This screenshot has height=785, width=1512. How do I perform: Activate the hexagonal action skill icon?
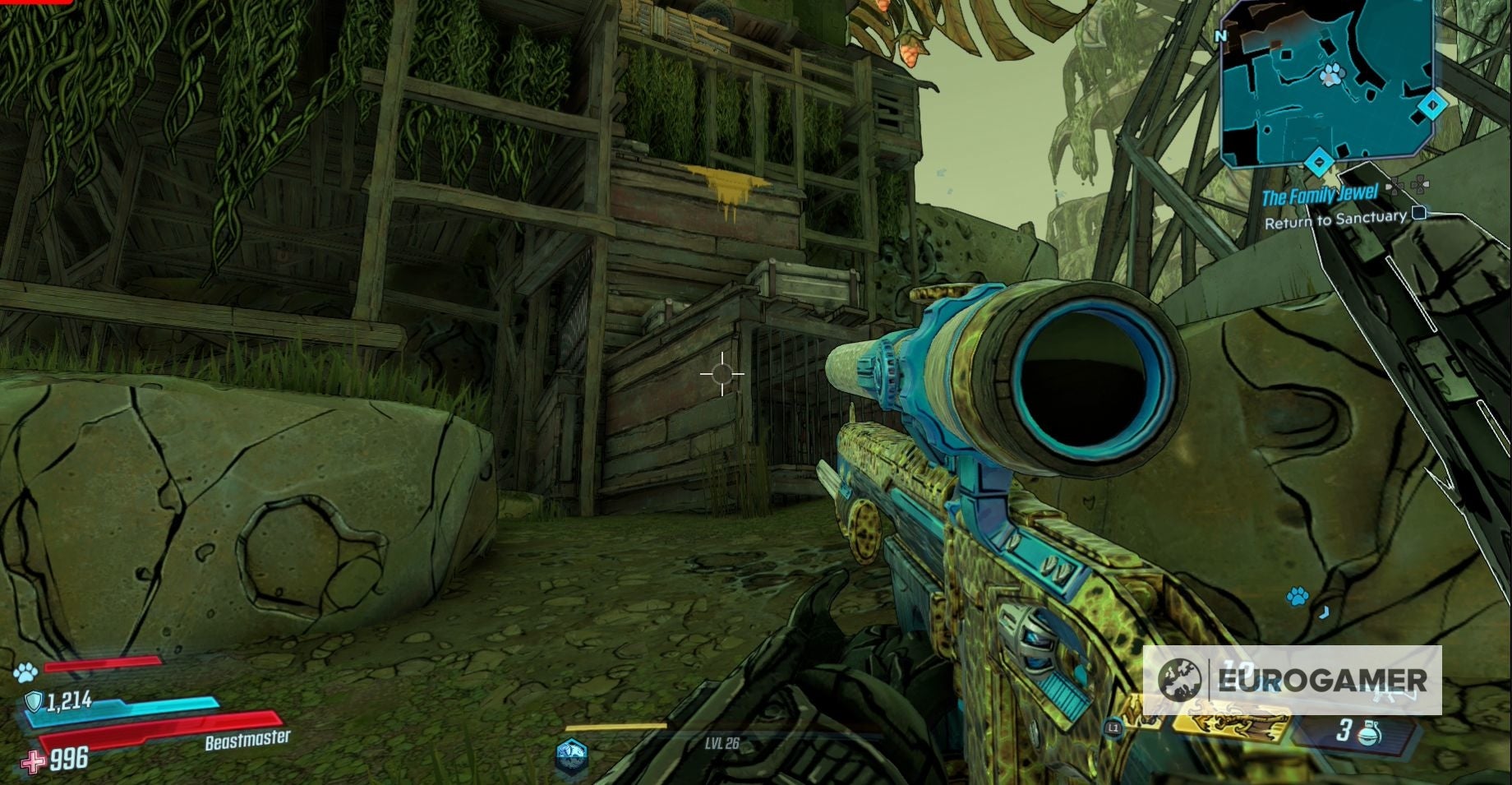(x=571, y=754)
